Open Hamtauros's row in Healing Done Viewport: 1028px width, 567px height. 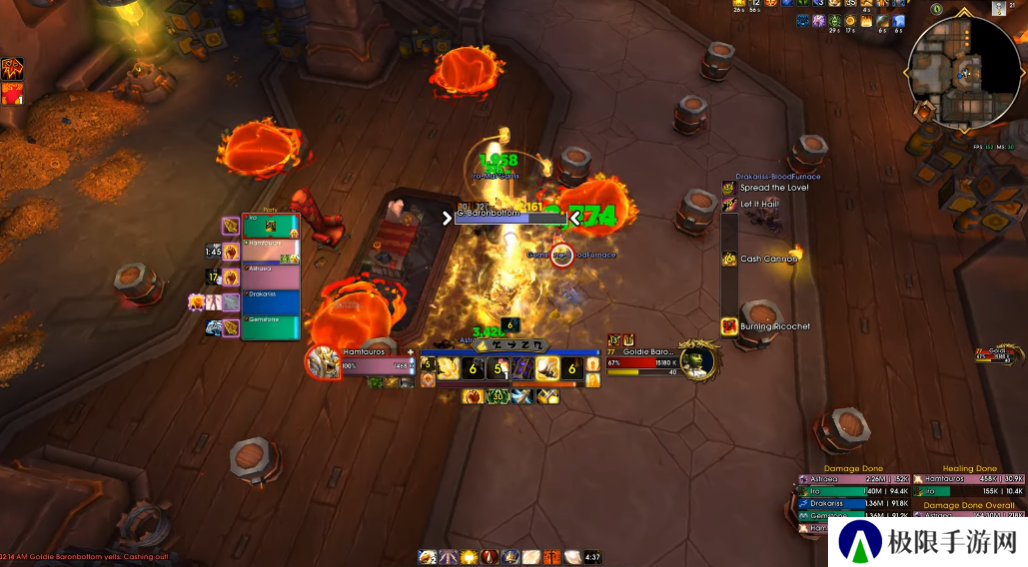(969, 479)
